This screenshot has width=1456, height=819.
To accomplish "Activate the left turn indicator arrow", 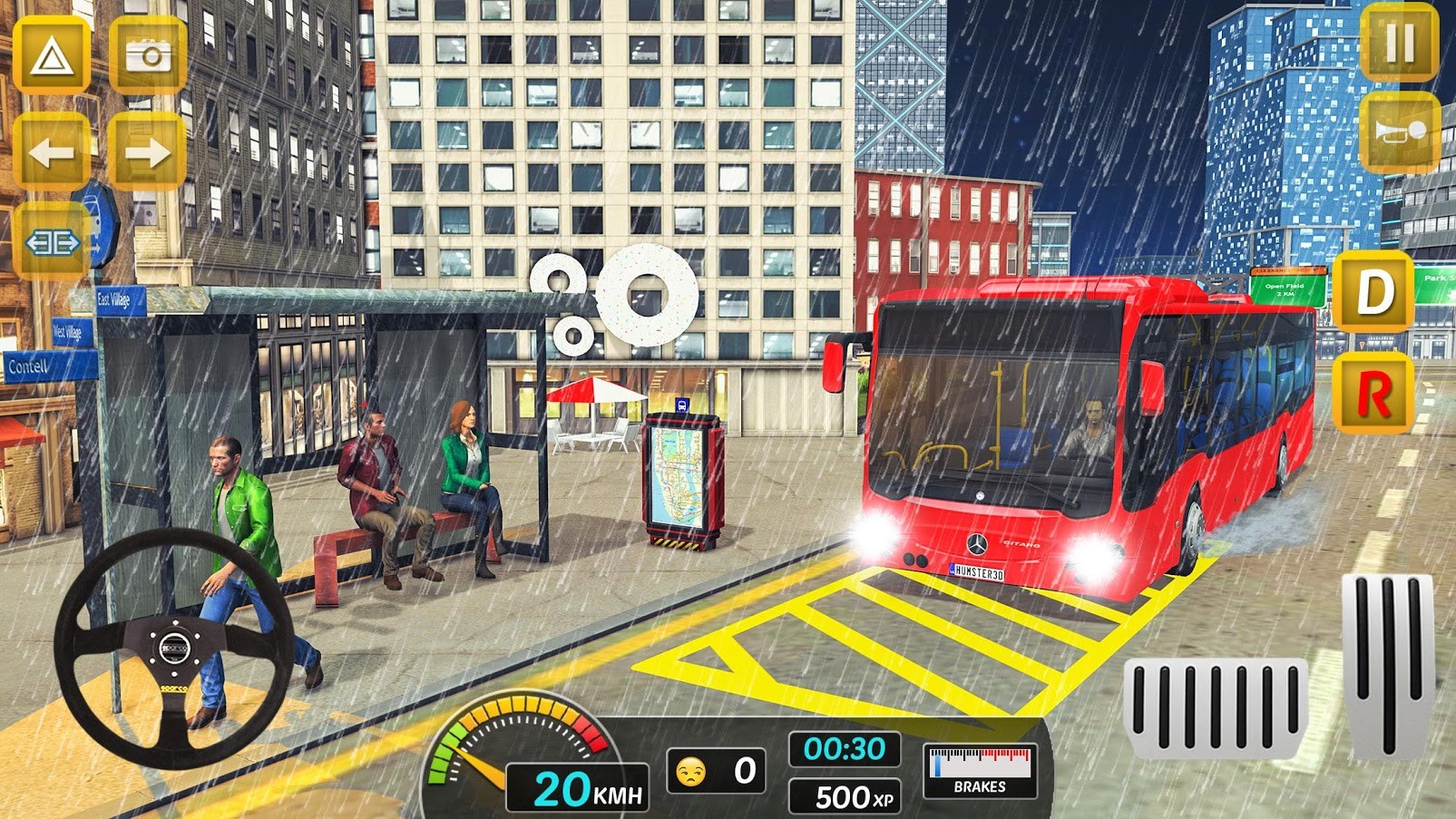I will [52, 152].
